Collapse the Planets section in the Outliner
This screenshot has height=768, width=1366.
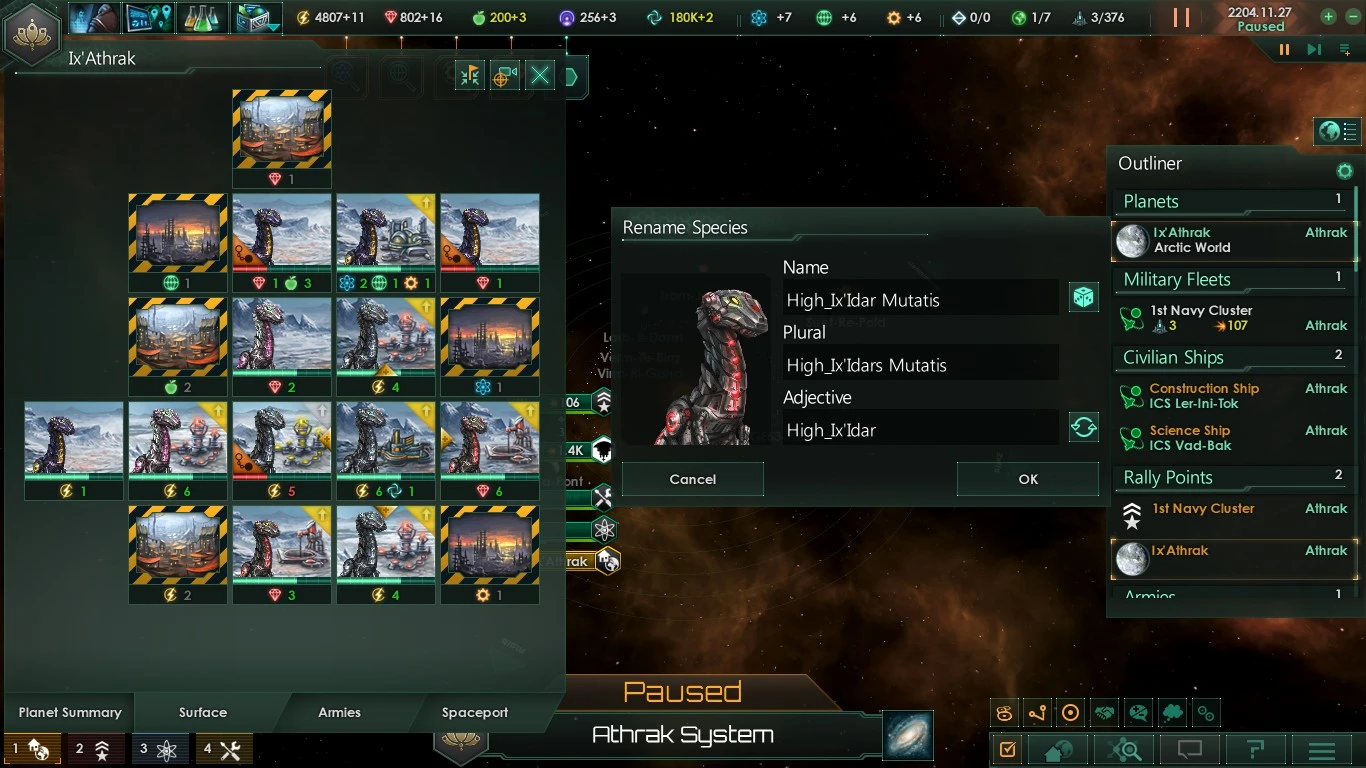point(1150,201)
